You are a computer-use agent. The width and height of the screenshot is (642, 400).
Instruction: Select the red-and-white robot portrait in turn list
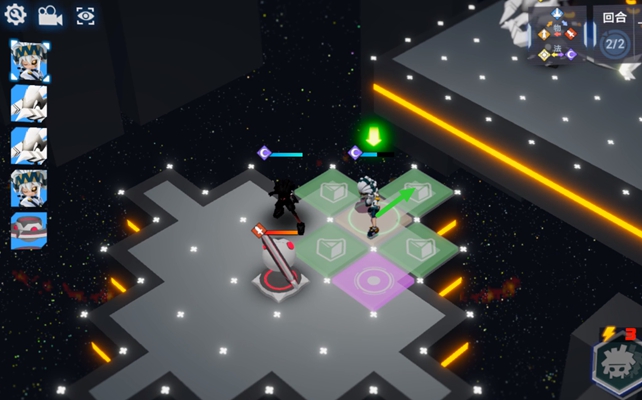coord(29,231)
